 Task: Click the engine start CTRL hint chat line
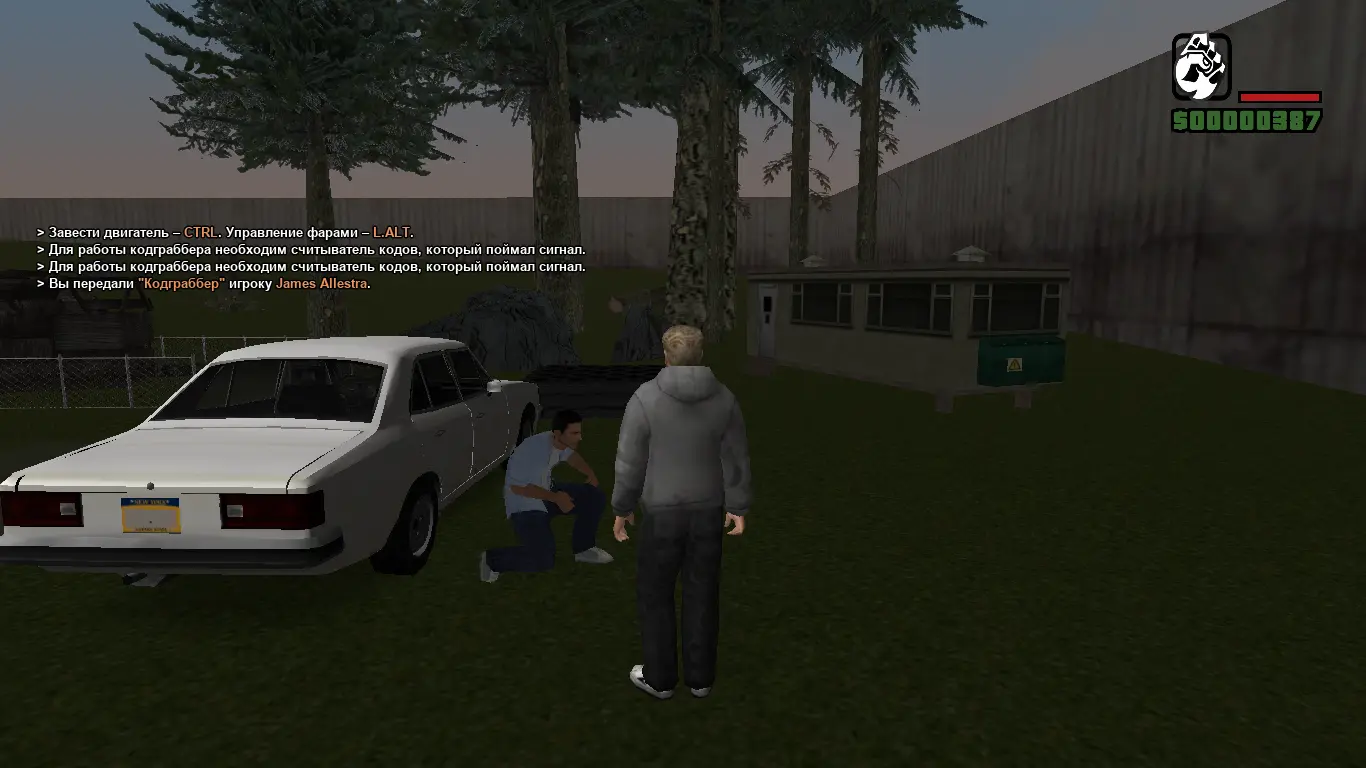click(x=225, y=233)
